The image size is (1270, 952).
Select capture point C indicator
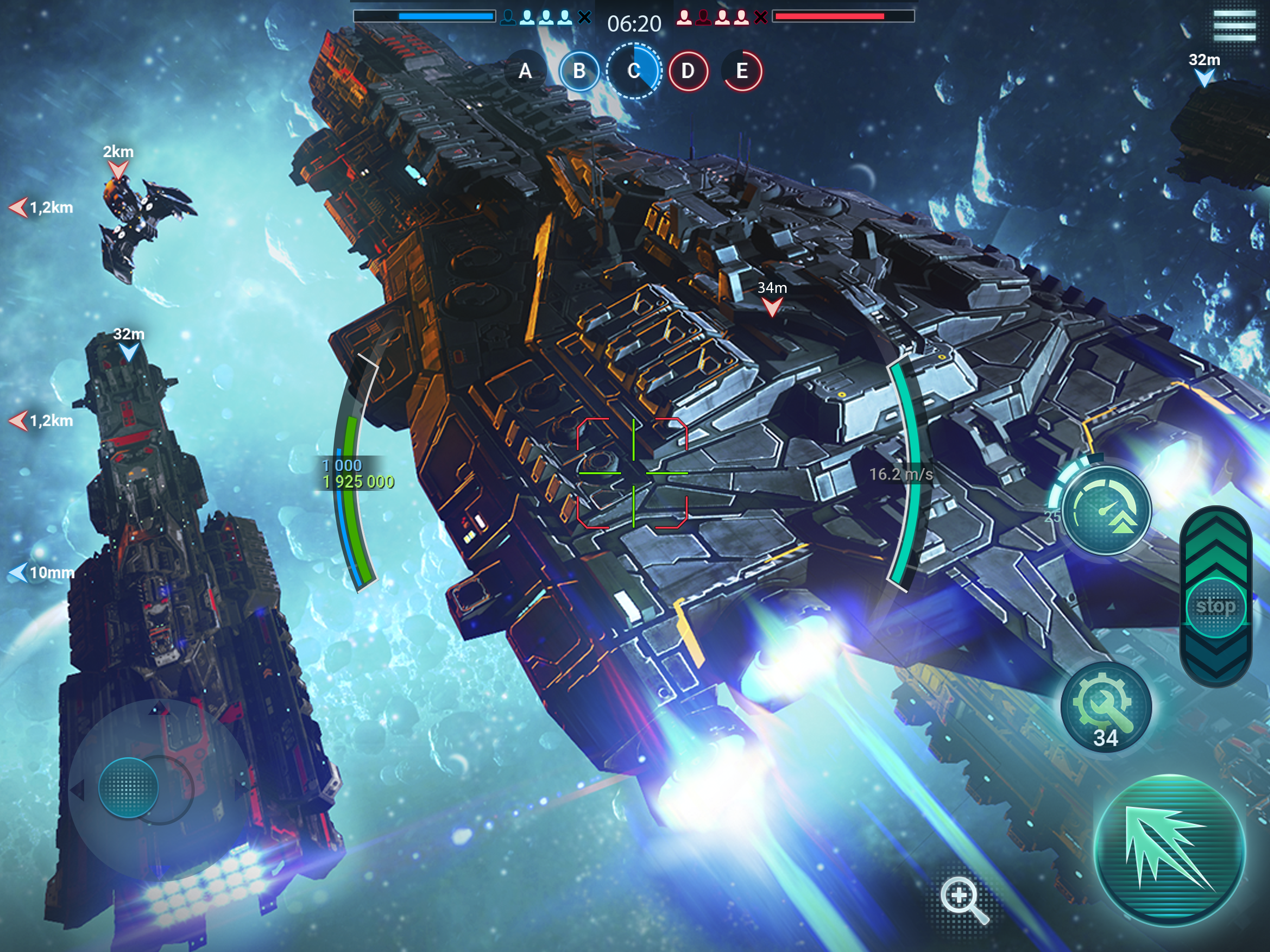coord(634,71)
